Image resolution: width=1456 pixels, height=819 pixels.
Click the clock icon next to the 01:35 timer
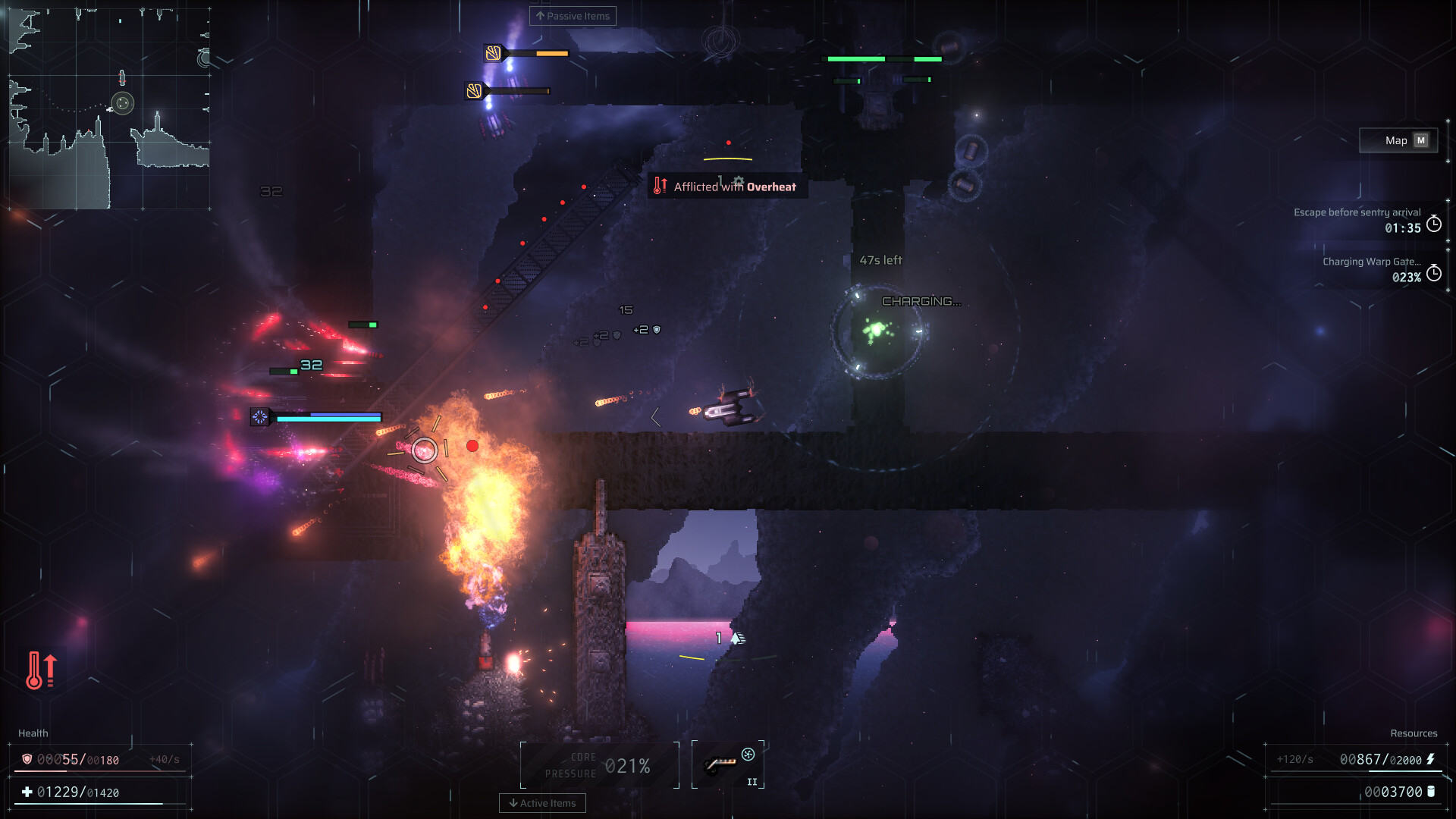1432,224
